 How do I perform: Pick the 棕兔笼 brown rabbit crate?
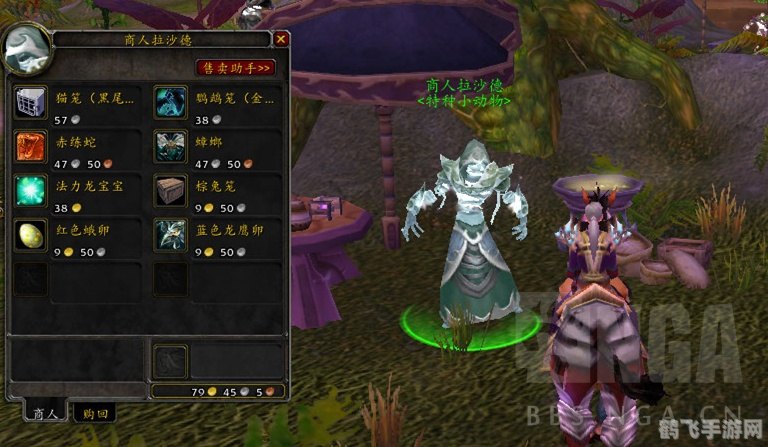pyautogui.click(x=169, y=190)
